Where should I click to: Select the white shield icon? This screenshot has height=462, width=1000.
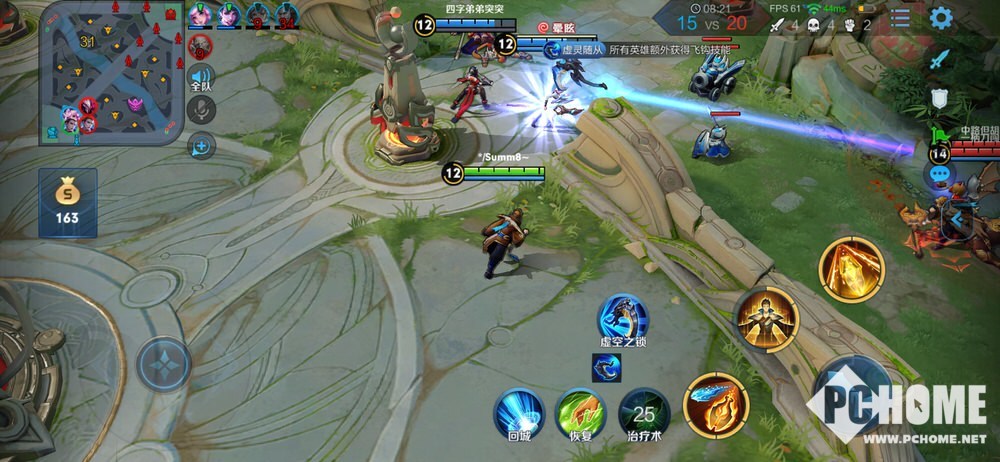939,98
